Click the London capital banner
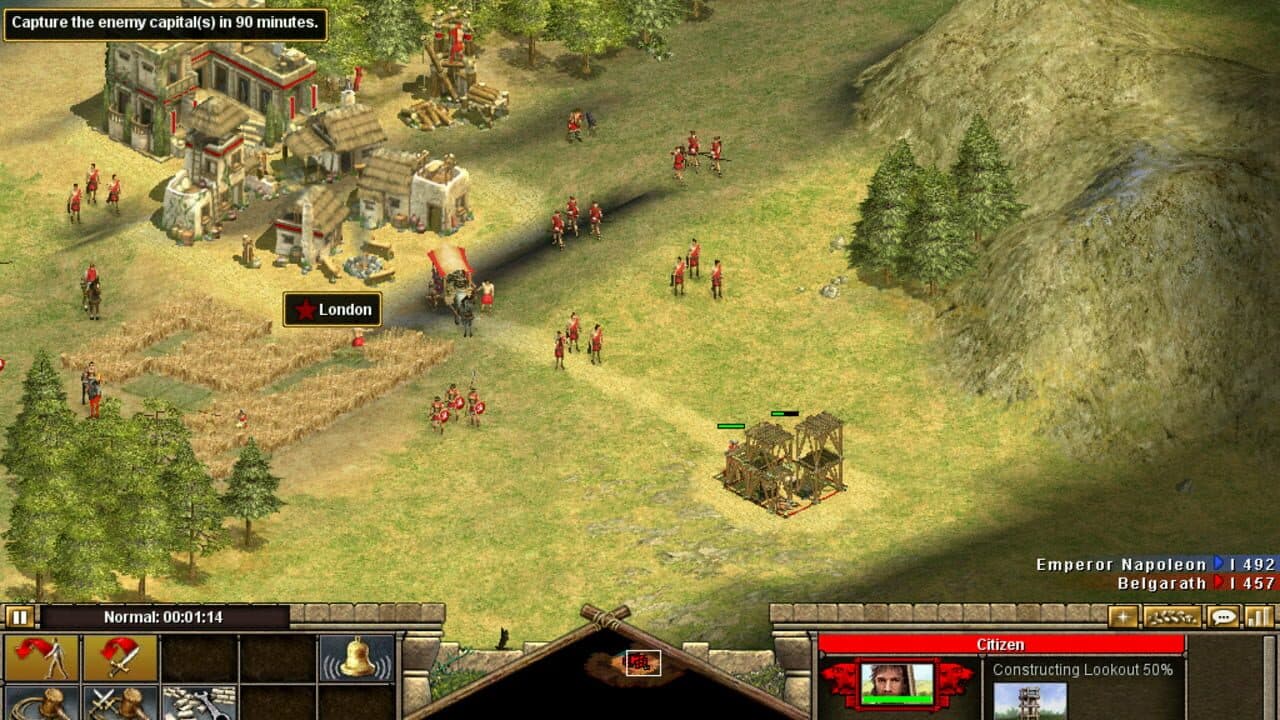This screenshot has height=720, width=1280. pyautogui.click(x=333, y=310)
